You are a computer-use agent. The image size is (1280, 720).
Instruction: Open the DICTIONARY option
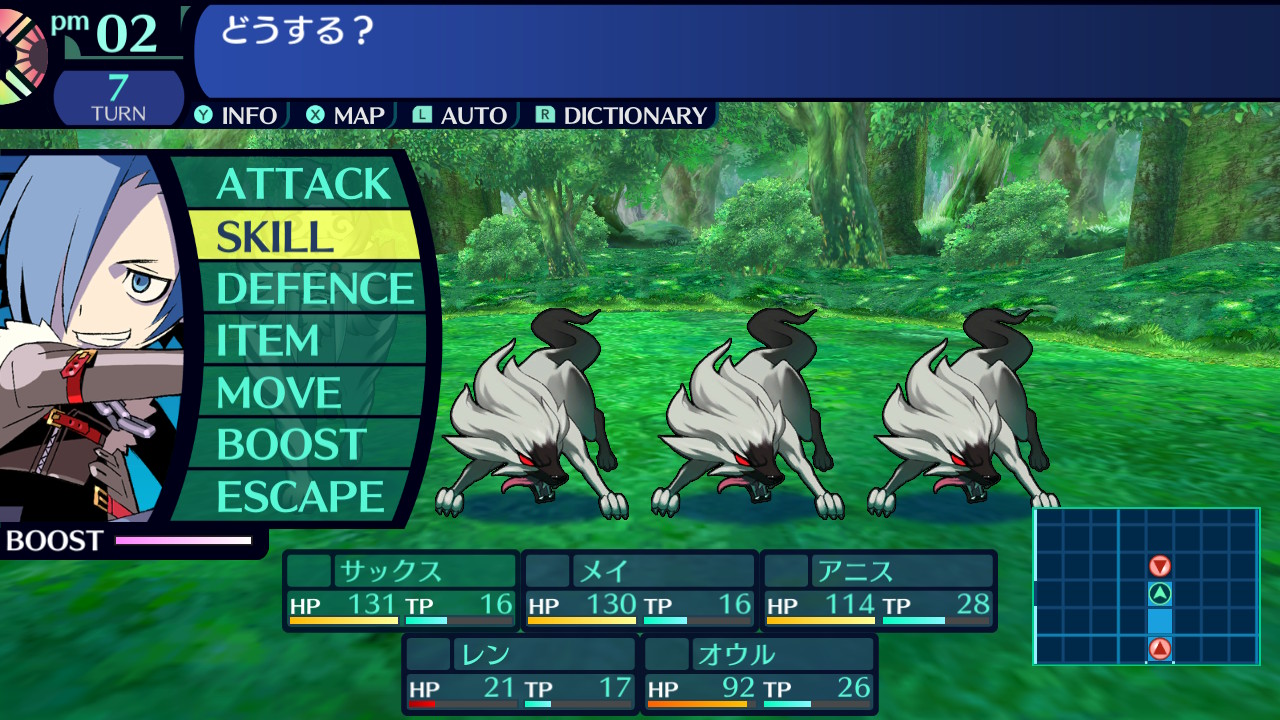click(622, 116)
